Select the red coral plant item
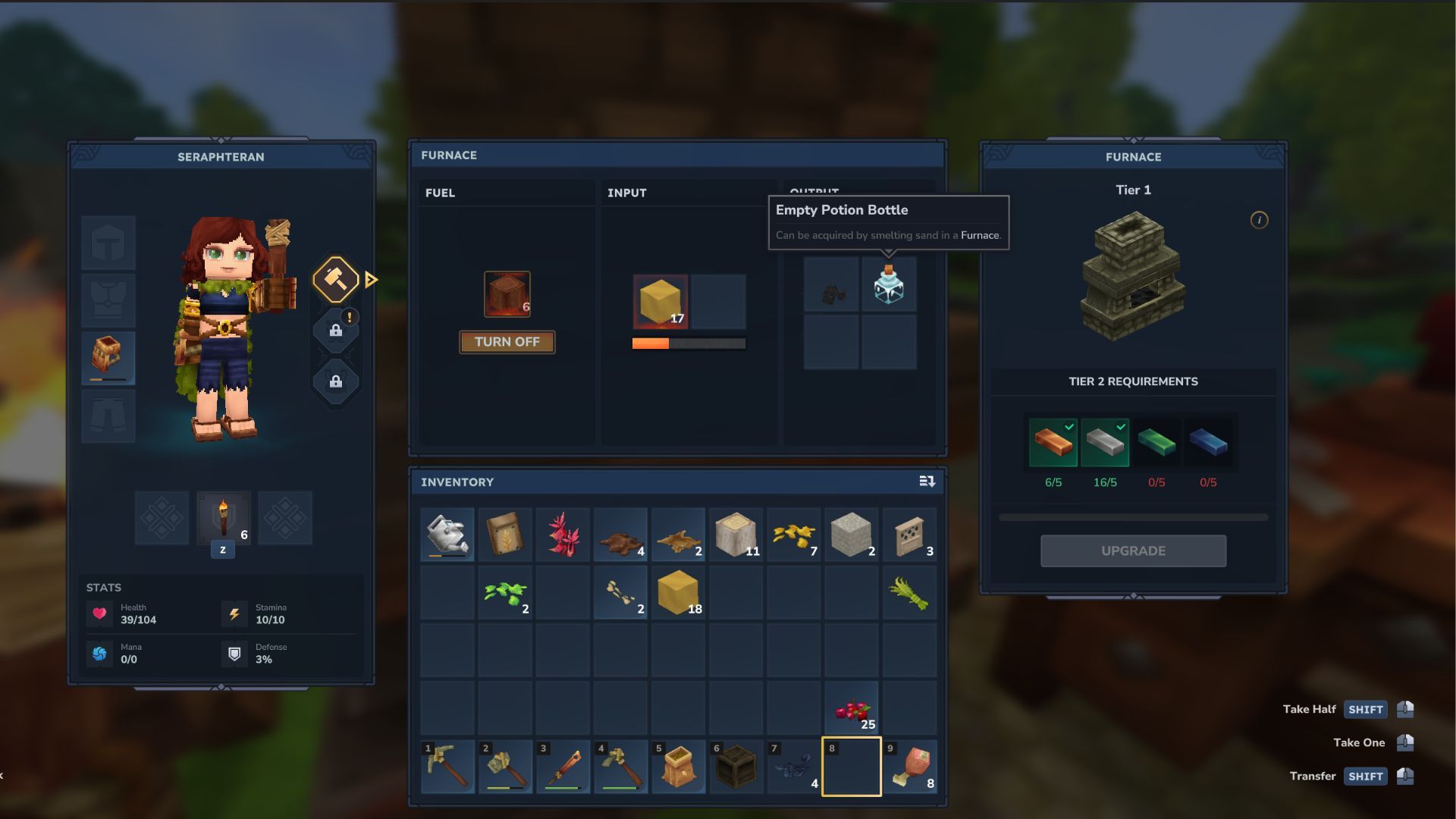This screenshot has width=1456, height=819. (563, 535)
